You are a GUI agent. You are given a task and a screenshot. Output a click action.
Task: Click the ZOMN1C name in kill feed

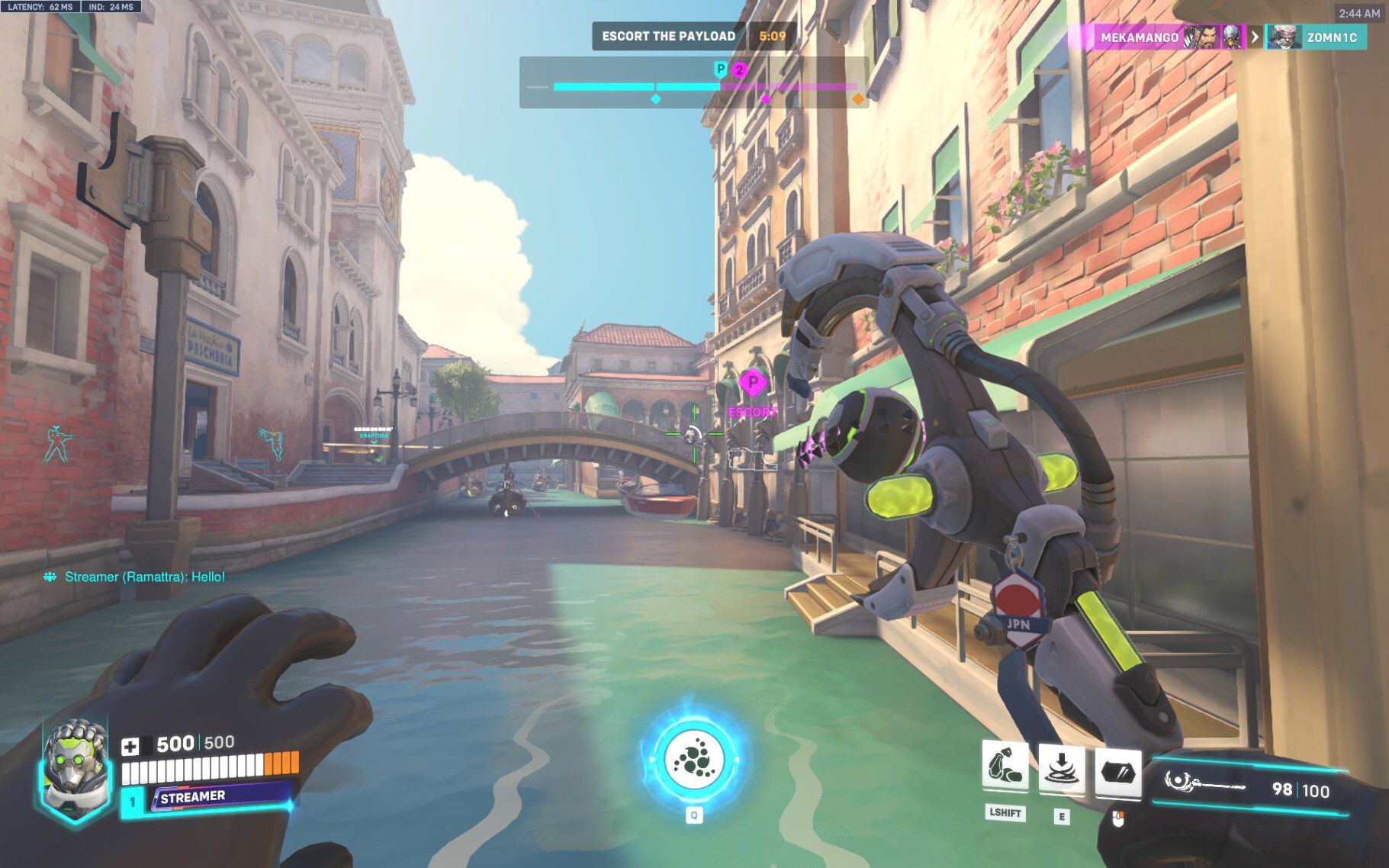tap(1332, 37)
